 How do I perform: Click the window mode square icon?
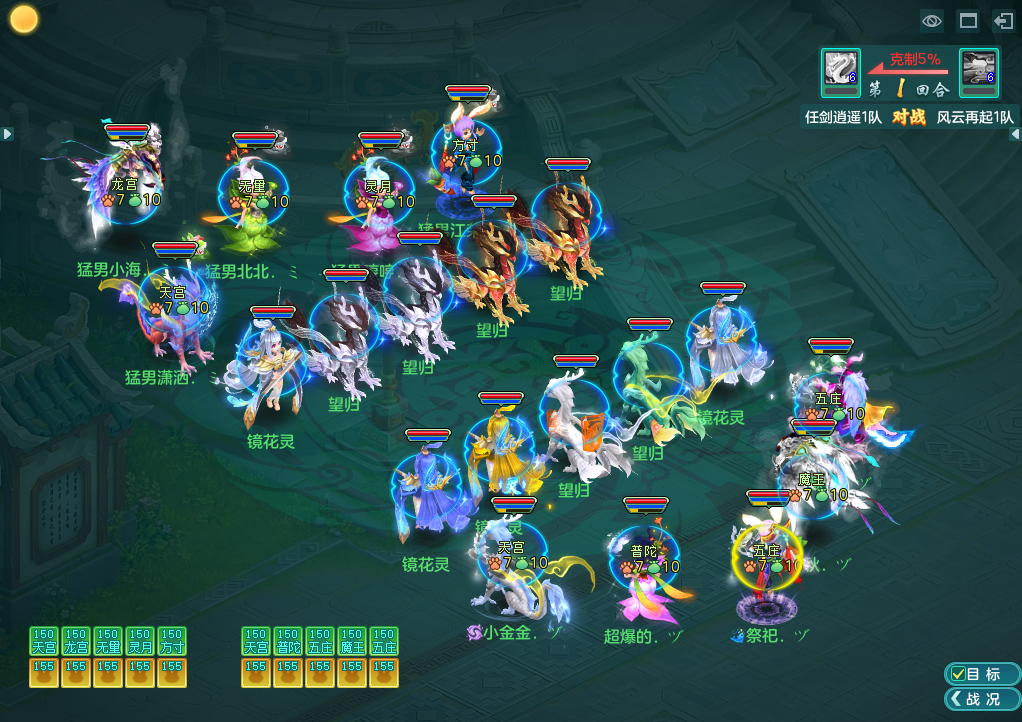pos(968,20)
